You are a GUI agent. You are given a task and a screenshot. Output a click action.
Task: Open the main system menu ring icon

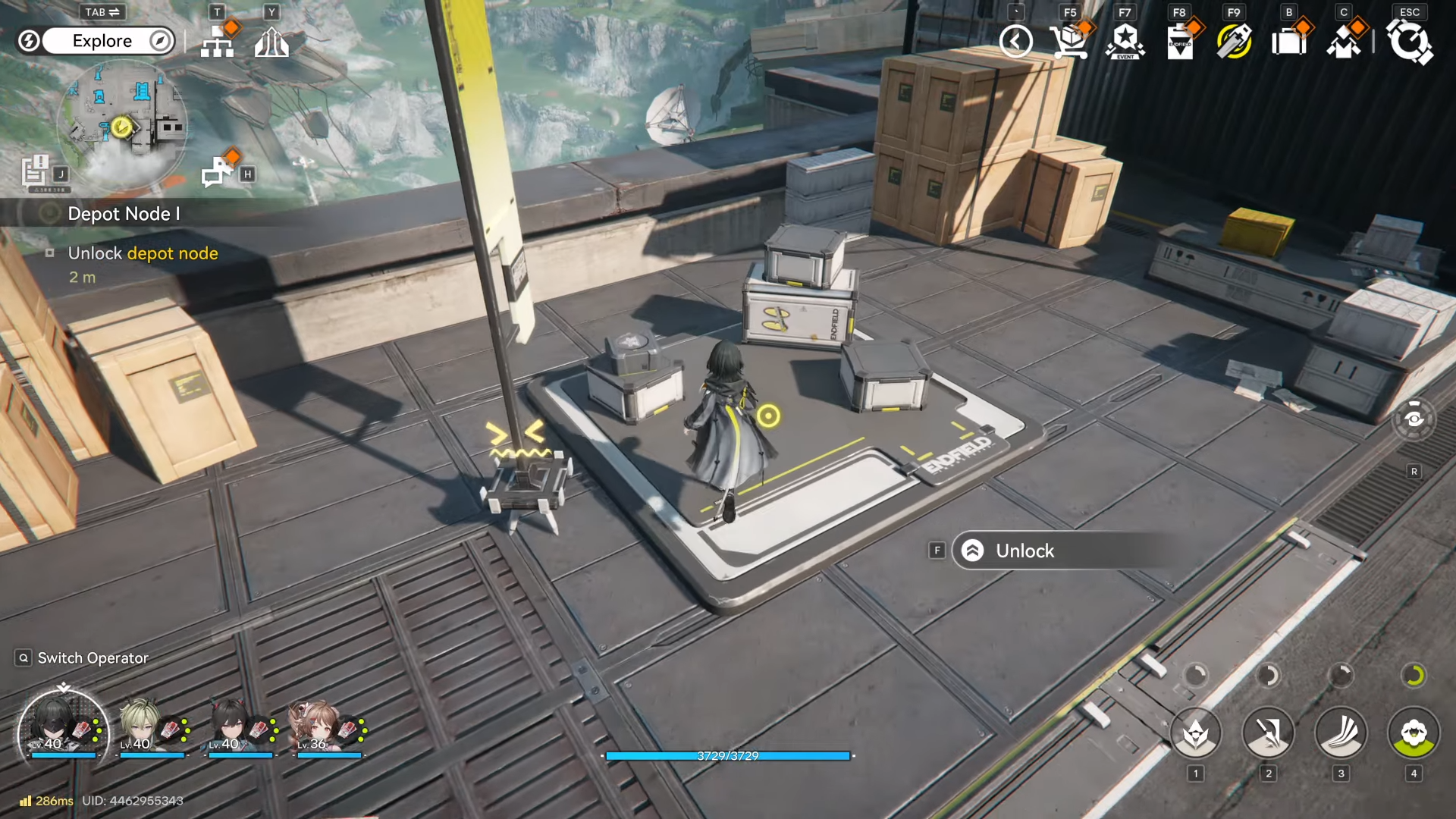click(1409, 42)
